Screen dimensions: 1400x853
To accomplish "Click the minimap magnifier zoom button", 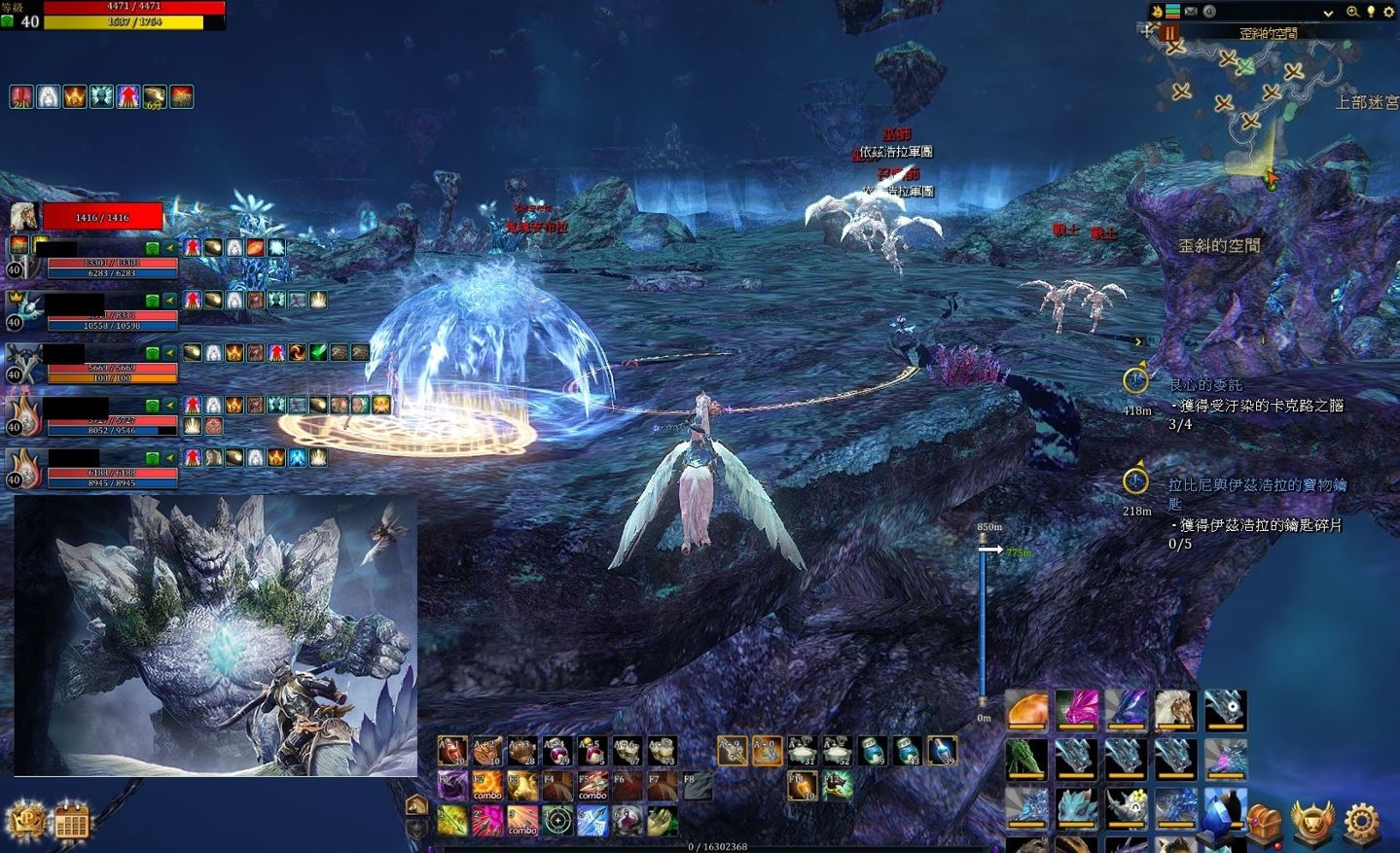I will [1352, 12].
